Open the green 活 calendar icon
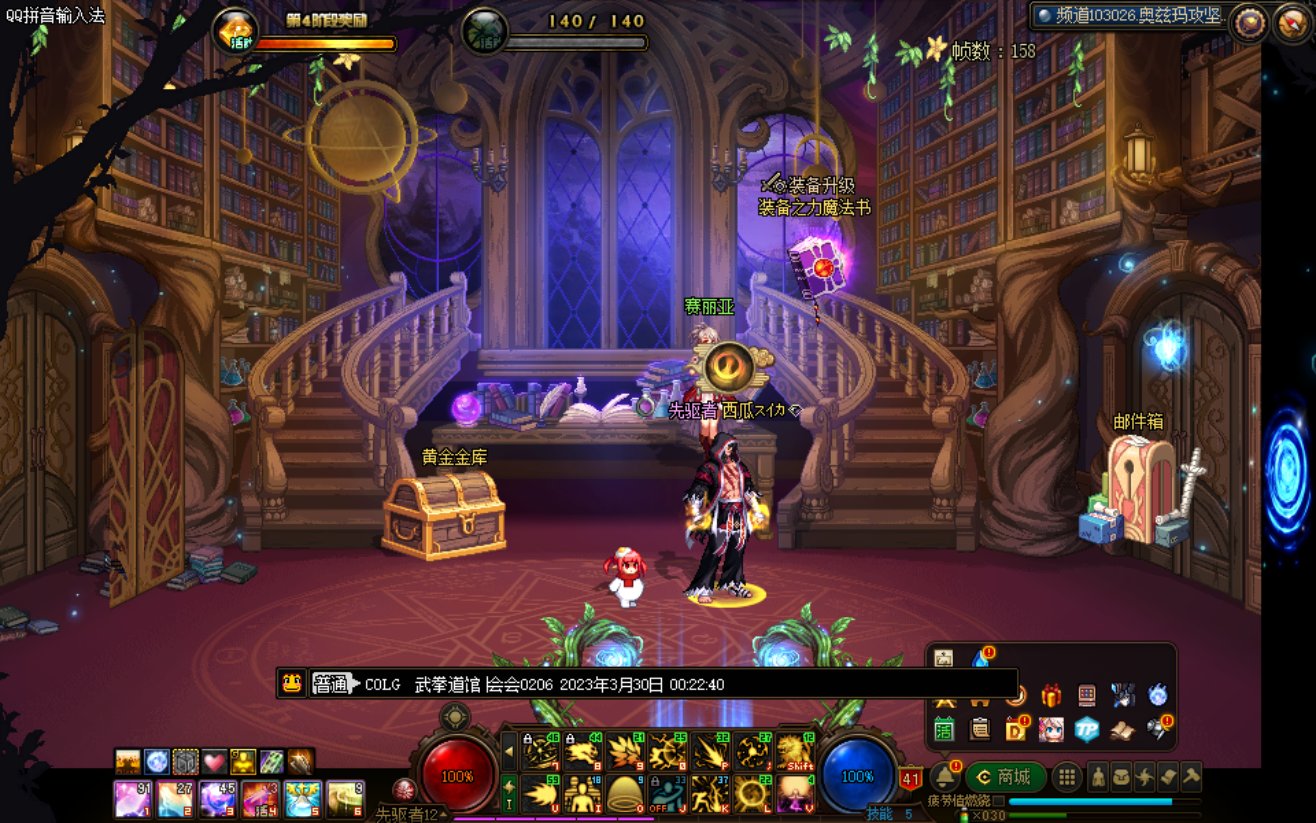Screen dimensions: 1316x823 (x=945, y=729)
